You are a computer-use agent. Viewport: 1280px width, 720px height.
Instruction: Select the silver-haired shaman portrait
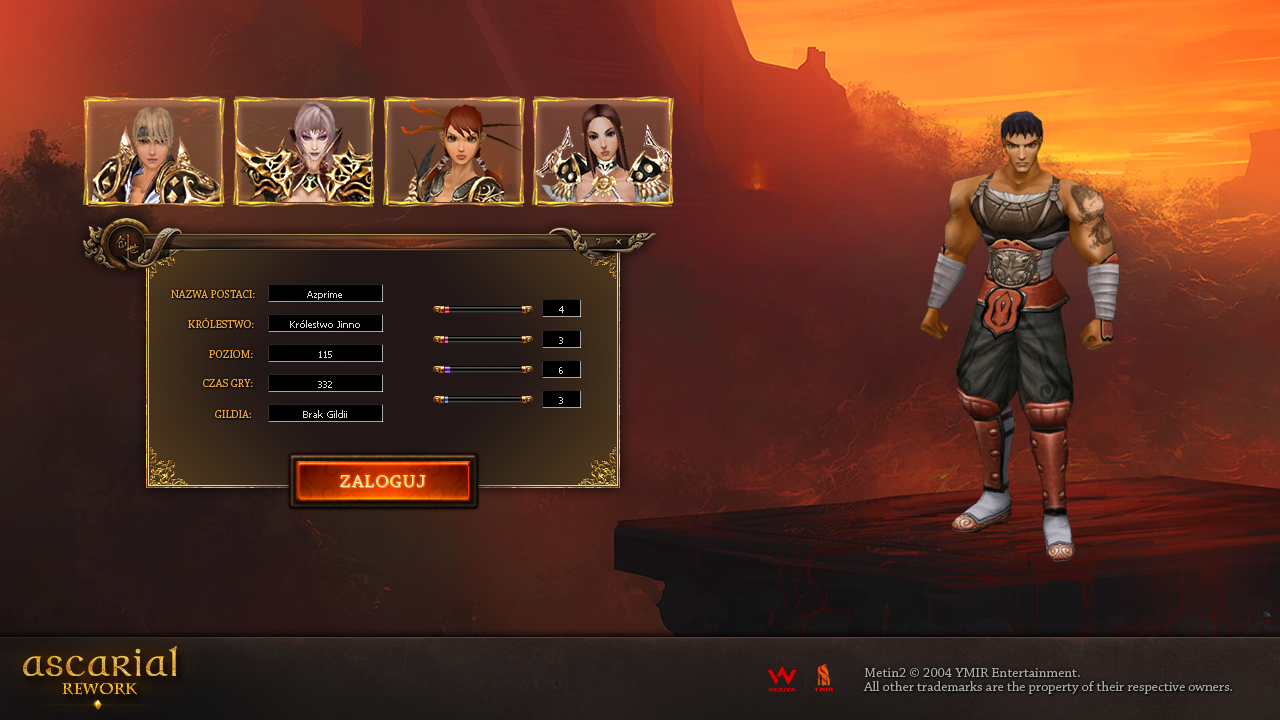[x=304, y=151]
